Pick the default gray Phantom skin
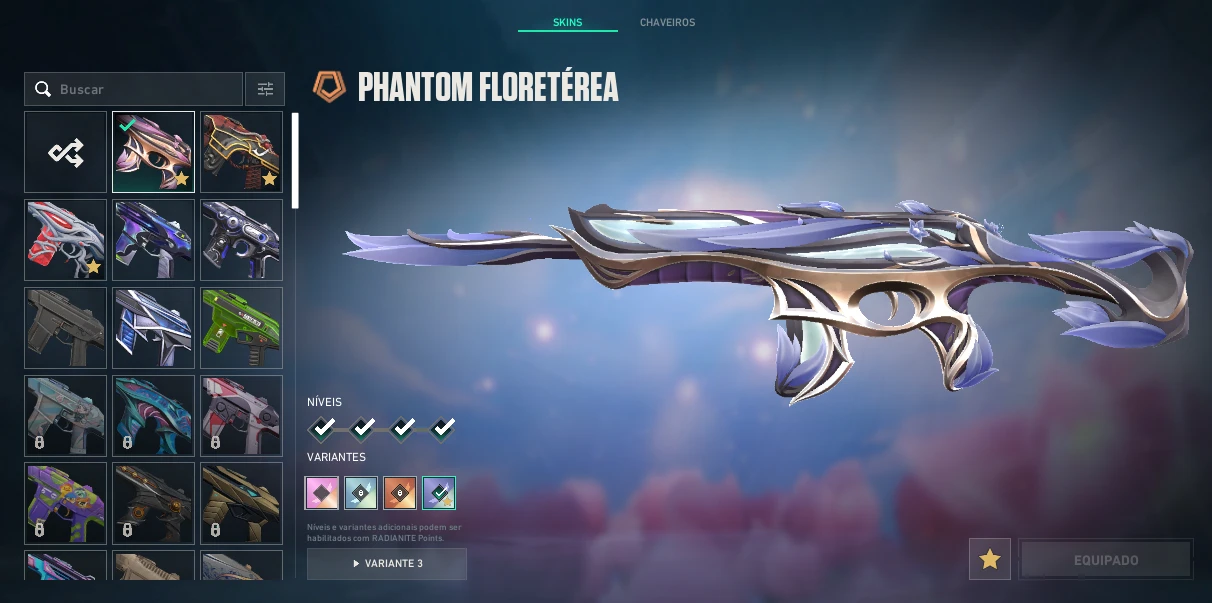Image resolution: width=1212 pixels, height=603 pixels. click(x=66, y=328)
